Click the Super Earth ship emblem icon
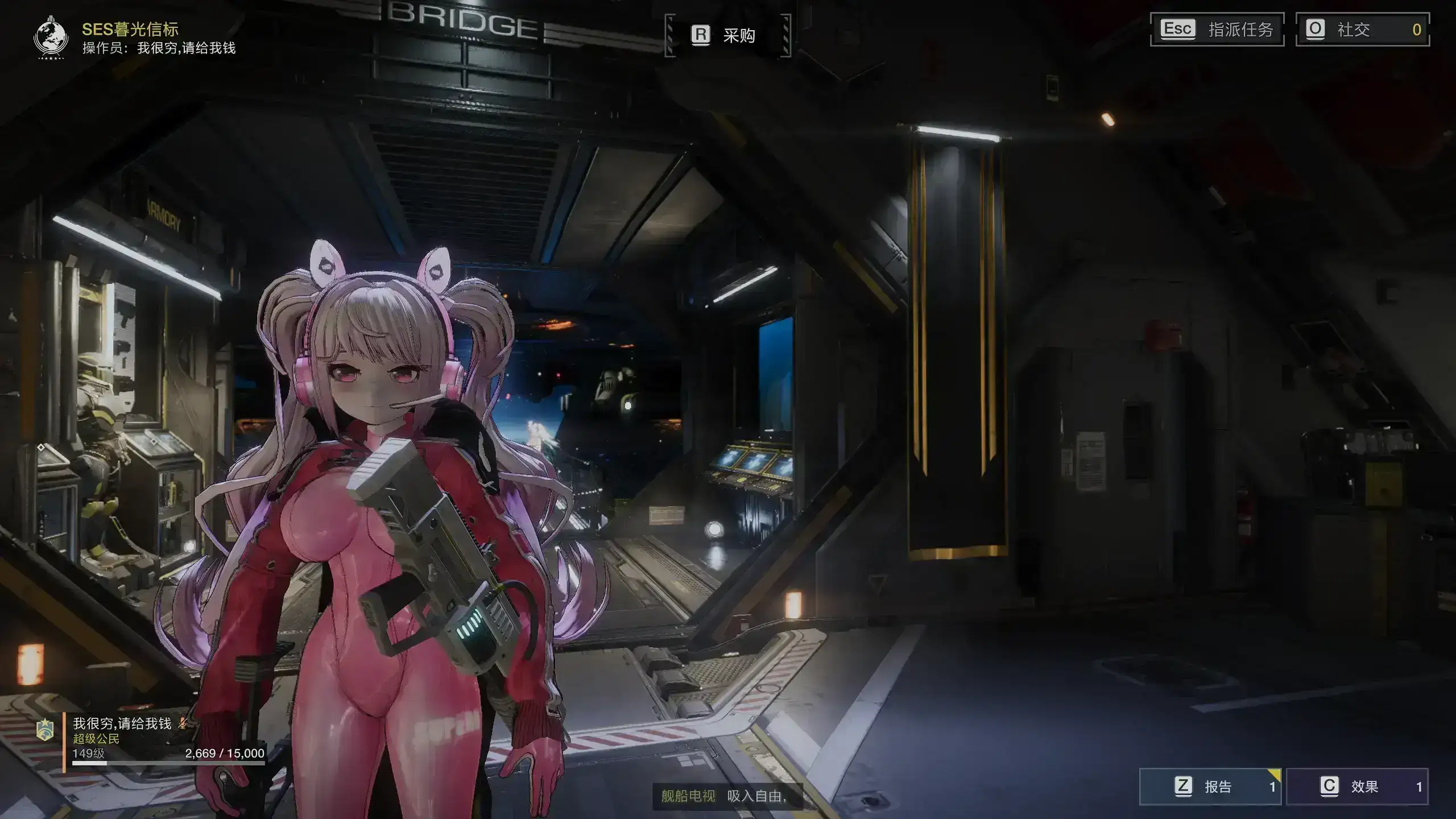This screenshot has height=819, width=1456. [x=51, y=38]
